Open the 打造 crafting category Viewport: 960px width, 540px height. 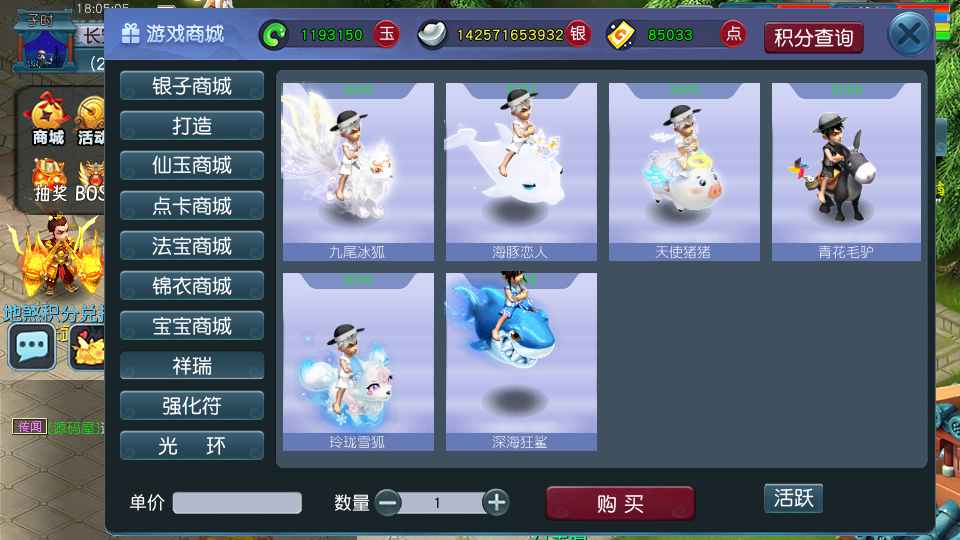point(192,126)
